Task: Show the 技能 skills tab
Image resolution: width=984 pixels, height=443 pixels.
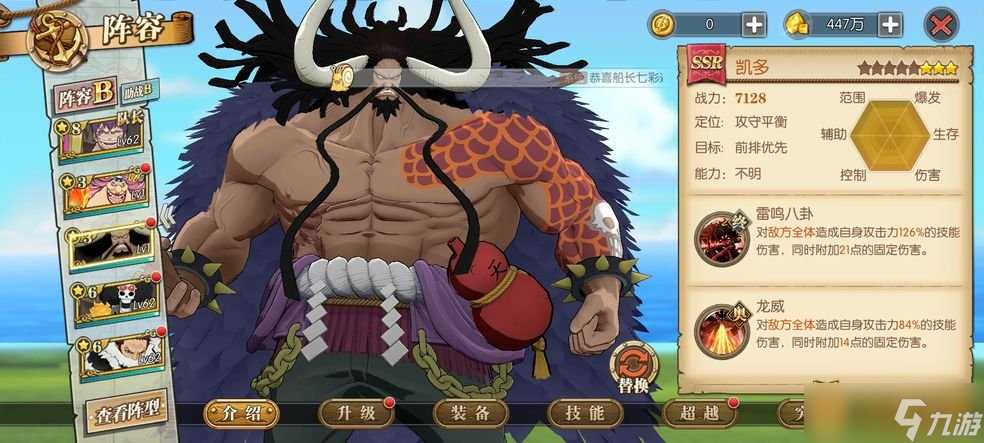Action: point(584,413)
